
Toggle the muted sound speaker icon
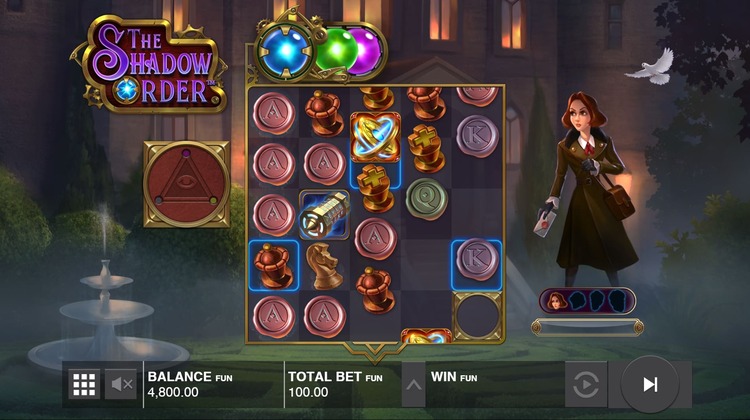click(121, 384)
